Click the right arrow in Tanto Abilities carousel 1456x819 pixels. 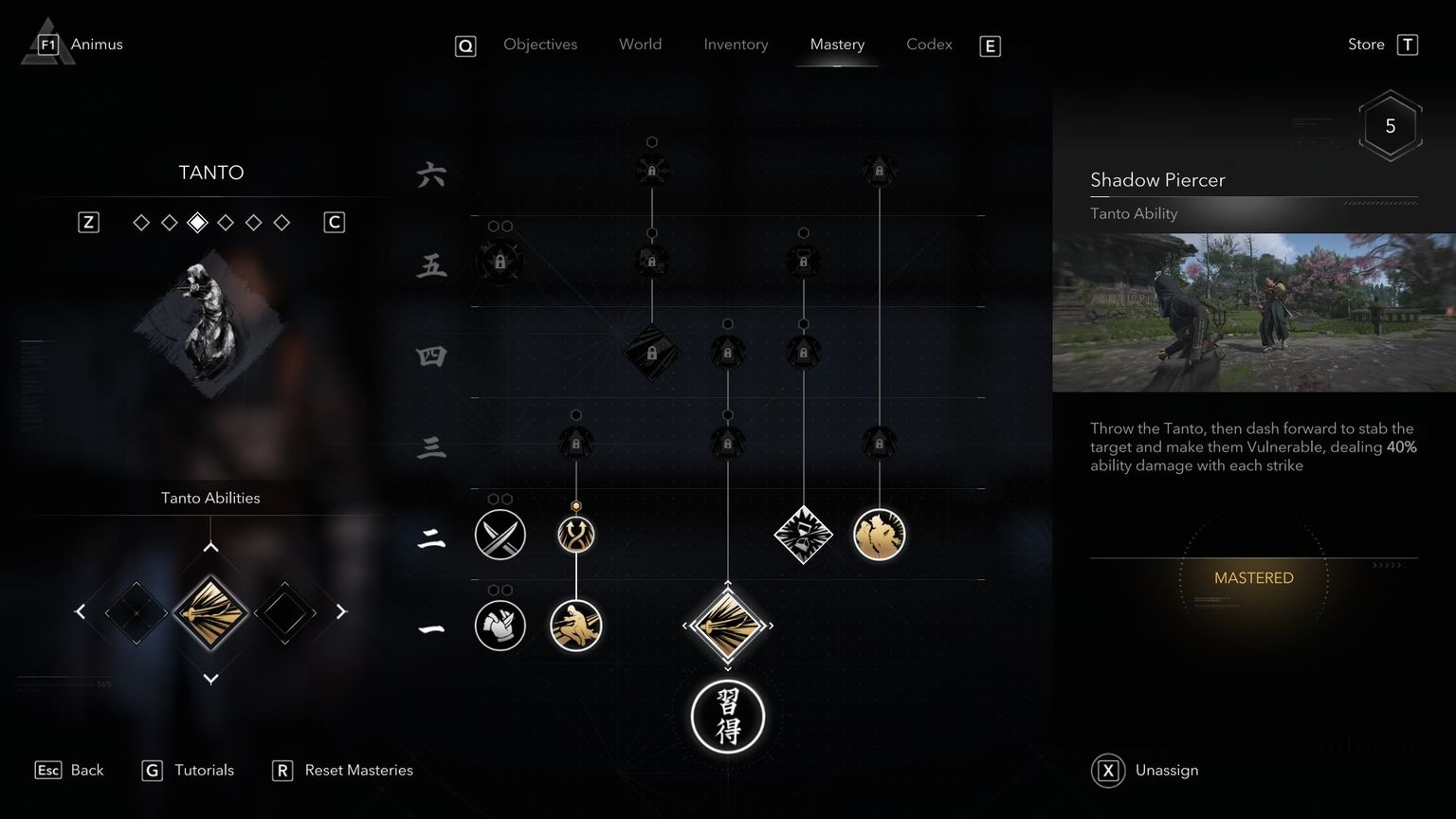pos(342,611)
